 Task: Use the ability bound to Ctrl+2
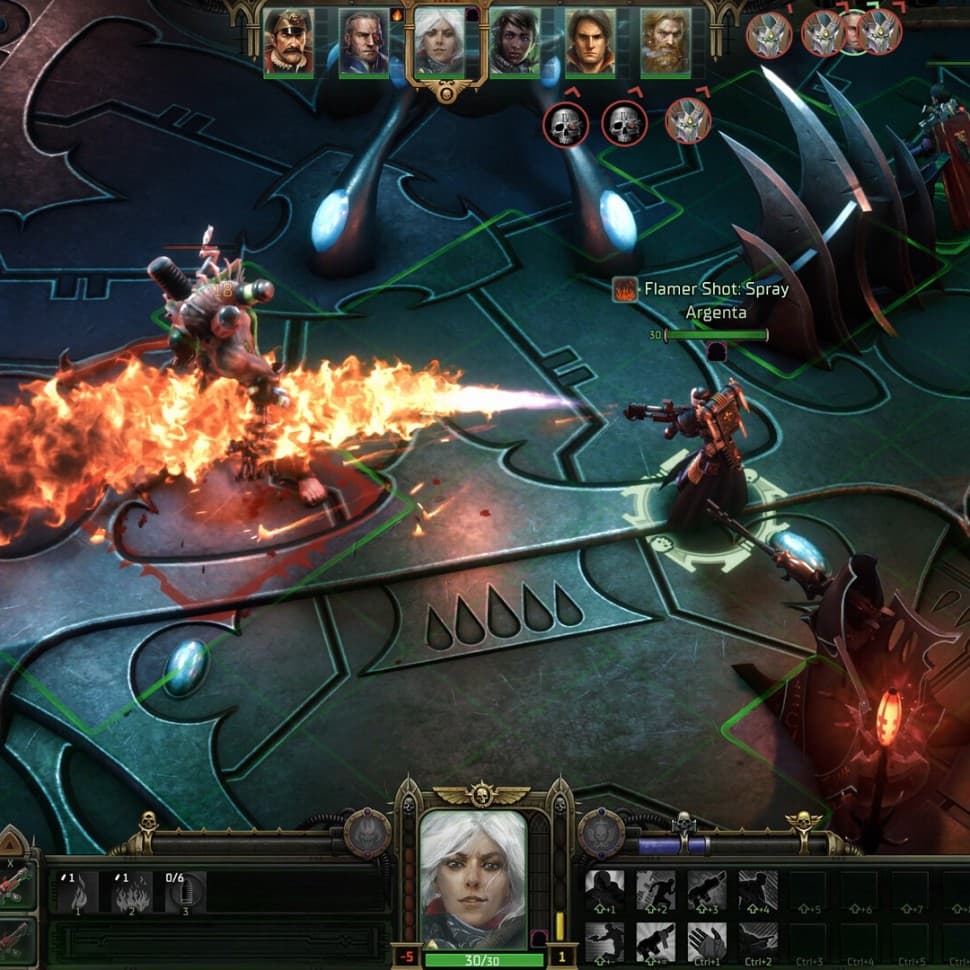click(x=757, y=942)
